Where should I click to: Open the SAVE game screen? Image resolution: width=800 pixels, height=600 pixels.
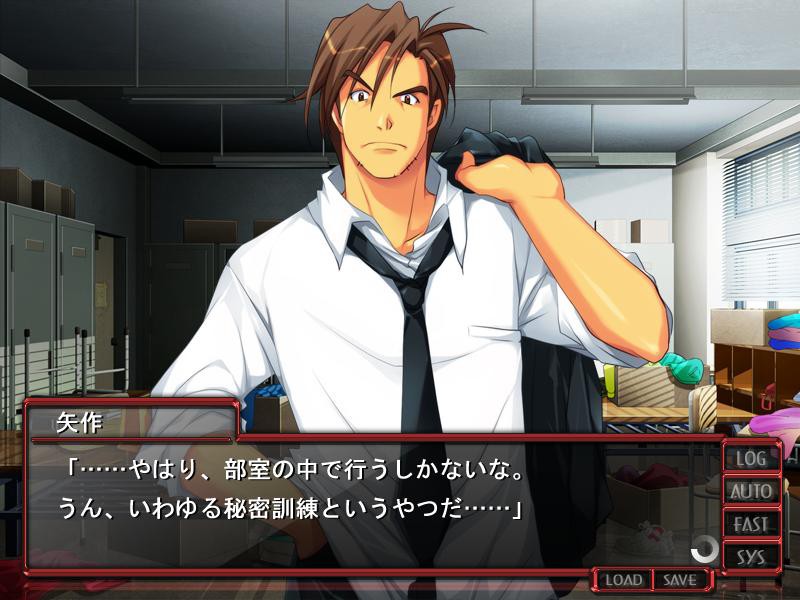click(x=680, y=580)
